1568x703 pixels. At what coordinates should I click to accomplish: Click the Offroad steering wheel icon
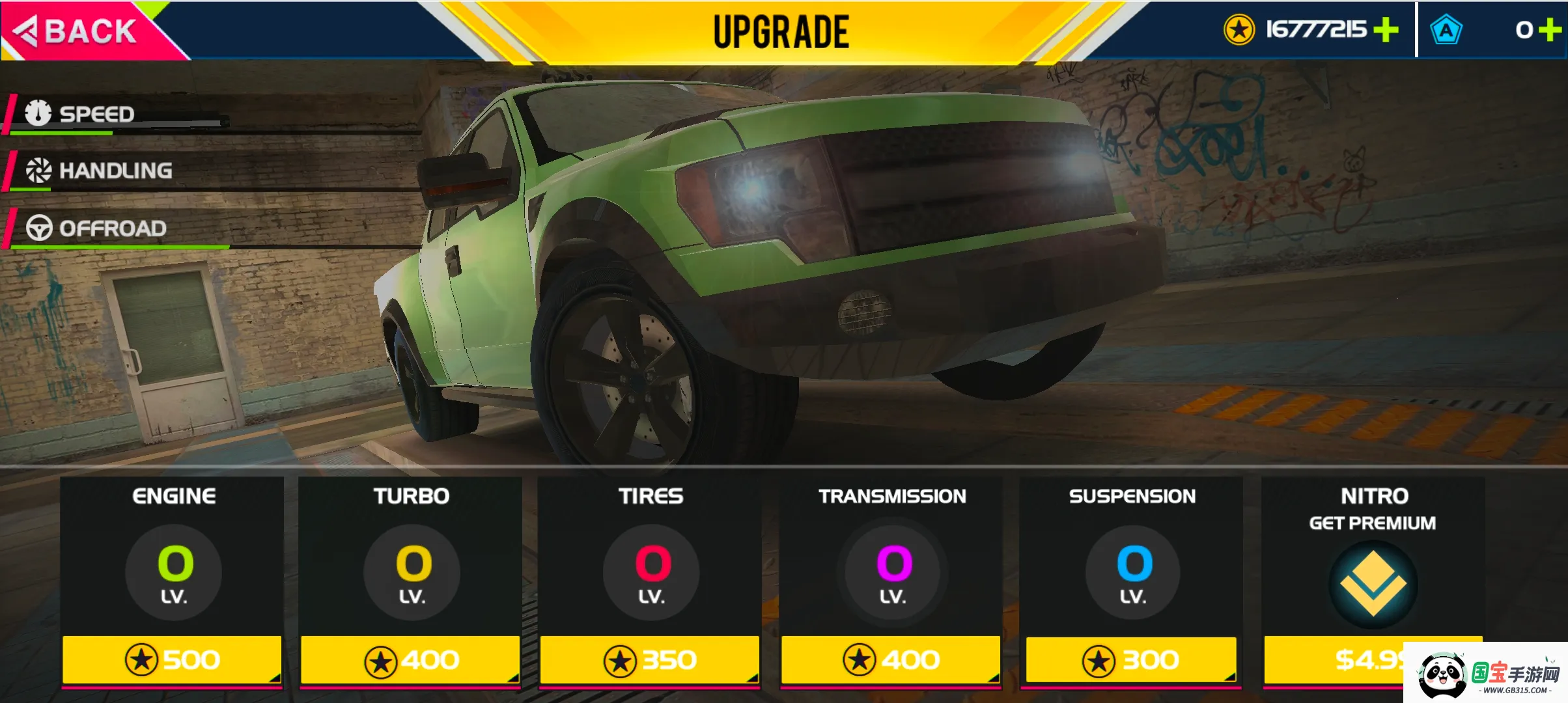(x=39, y=228)
